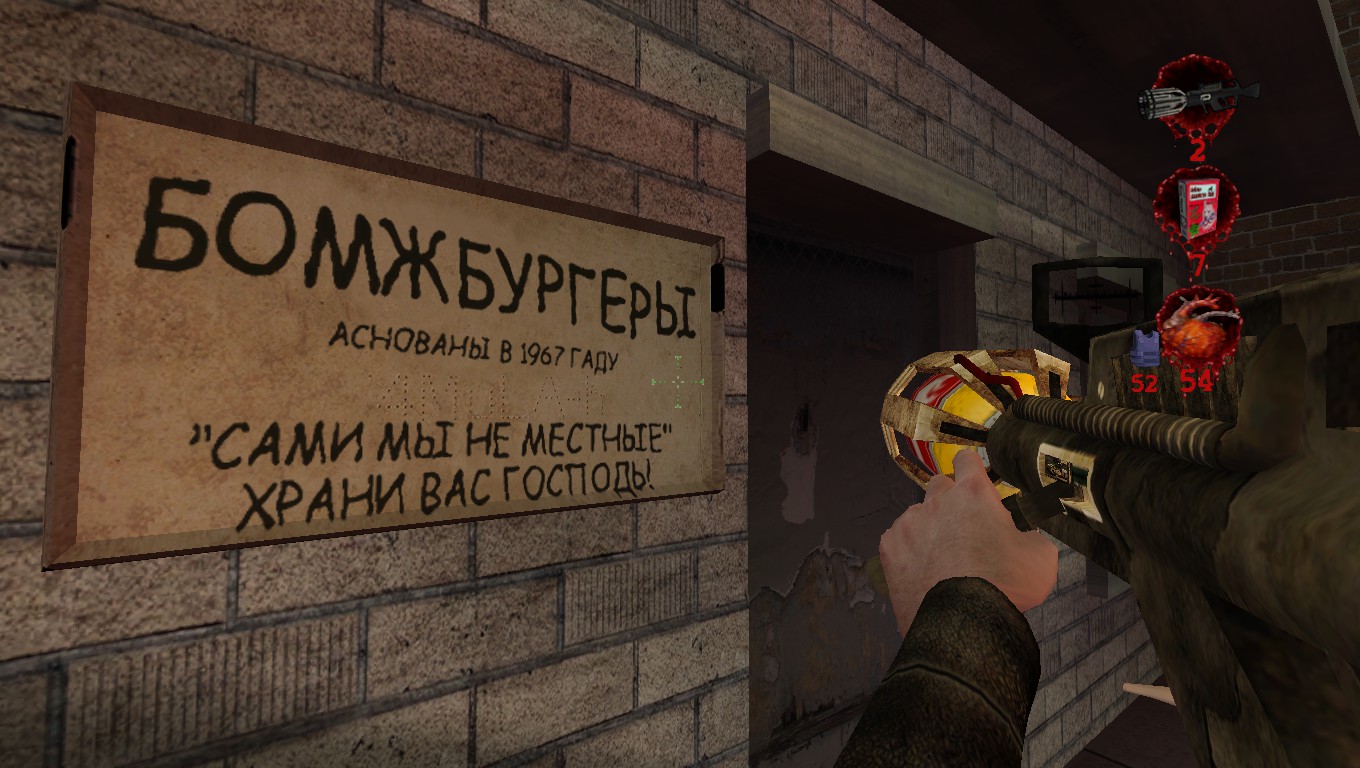
Task: Click the dark TV screen with waveform
Action: 1090,295
